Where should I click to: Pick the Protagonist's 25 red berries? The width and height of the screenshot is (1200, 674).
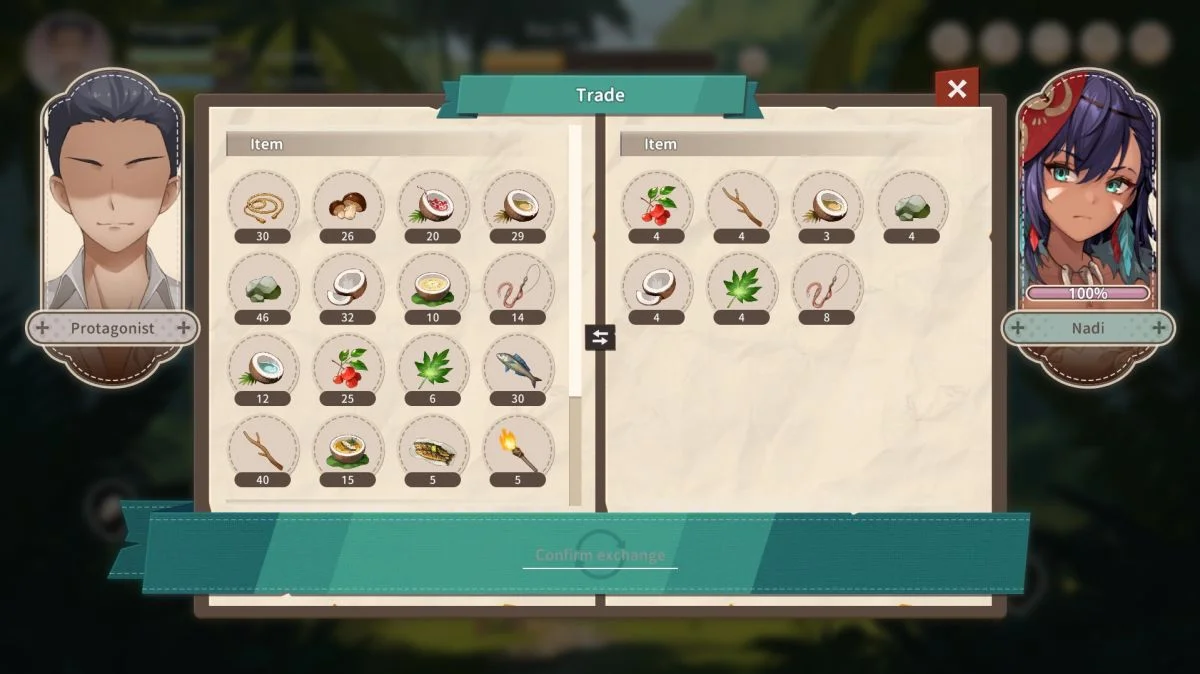348,367
